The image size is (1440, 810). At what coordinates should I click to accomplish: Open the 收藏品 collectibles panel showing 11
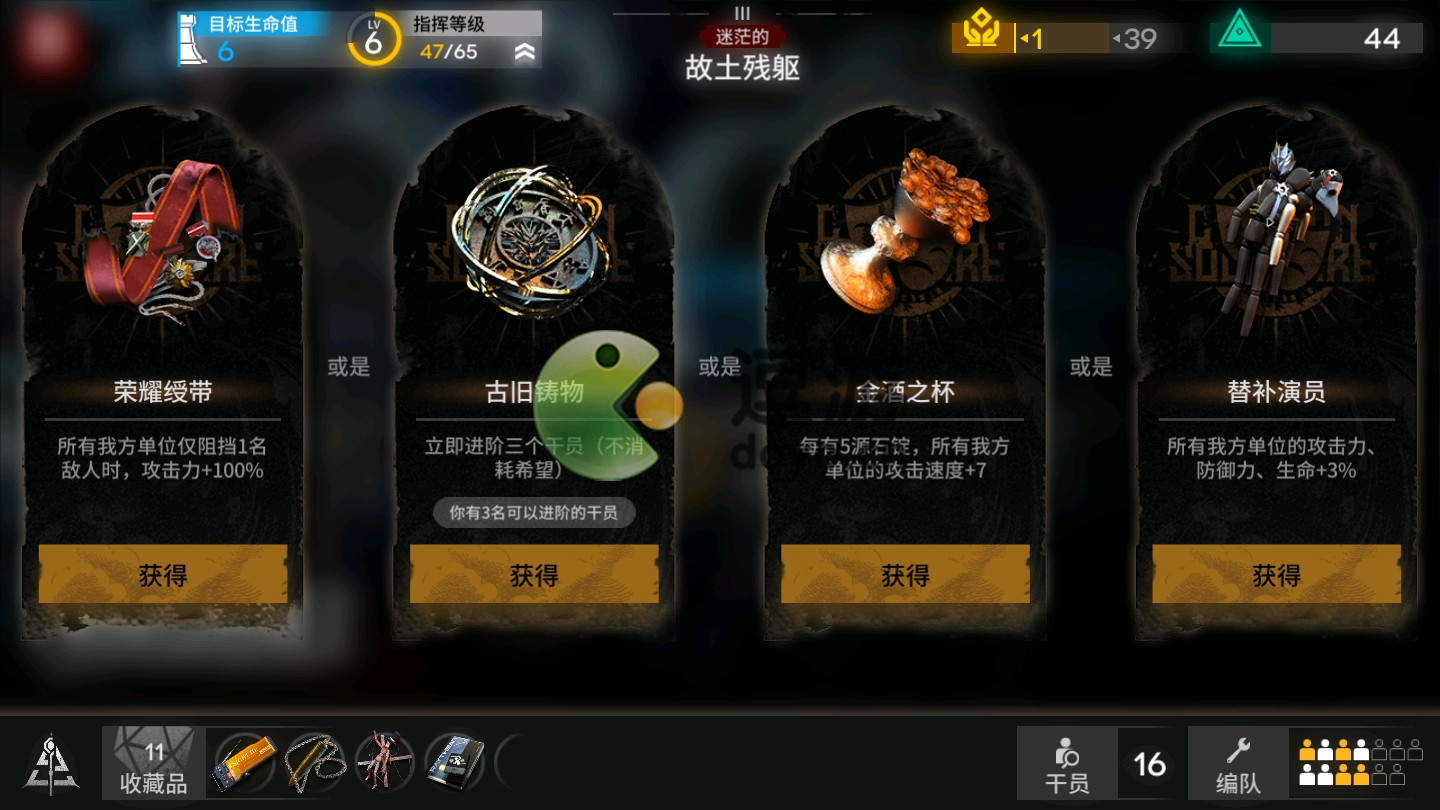pos(152,762)
